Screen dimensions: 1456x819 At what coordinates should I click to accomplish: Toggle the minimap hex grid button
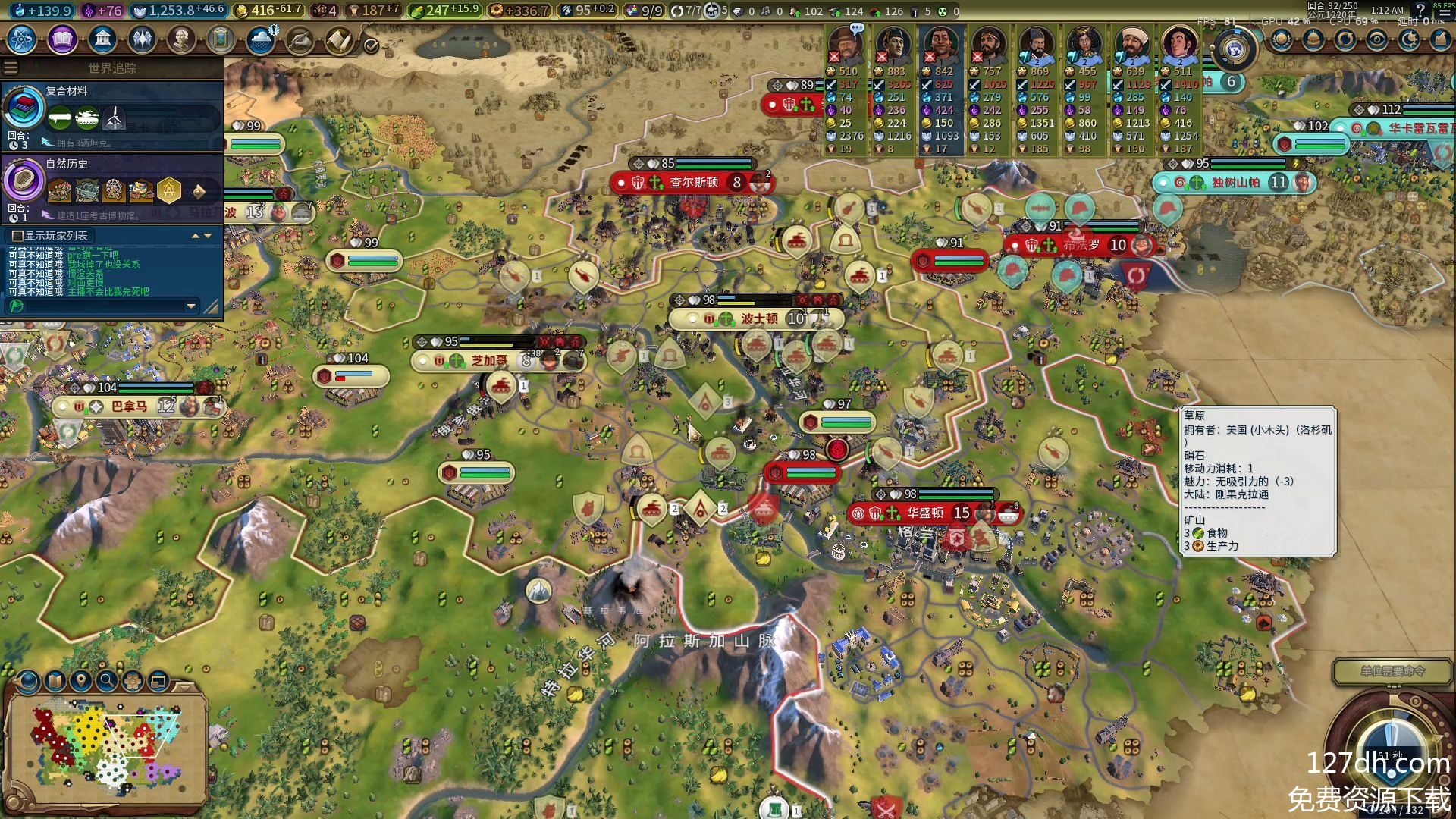coord(133,681)
